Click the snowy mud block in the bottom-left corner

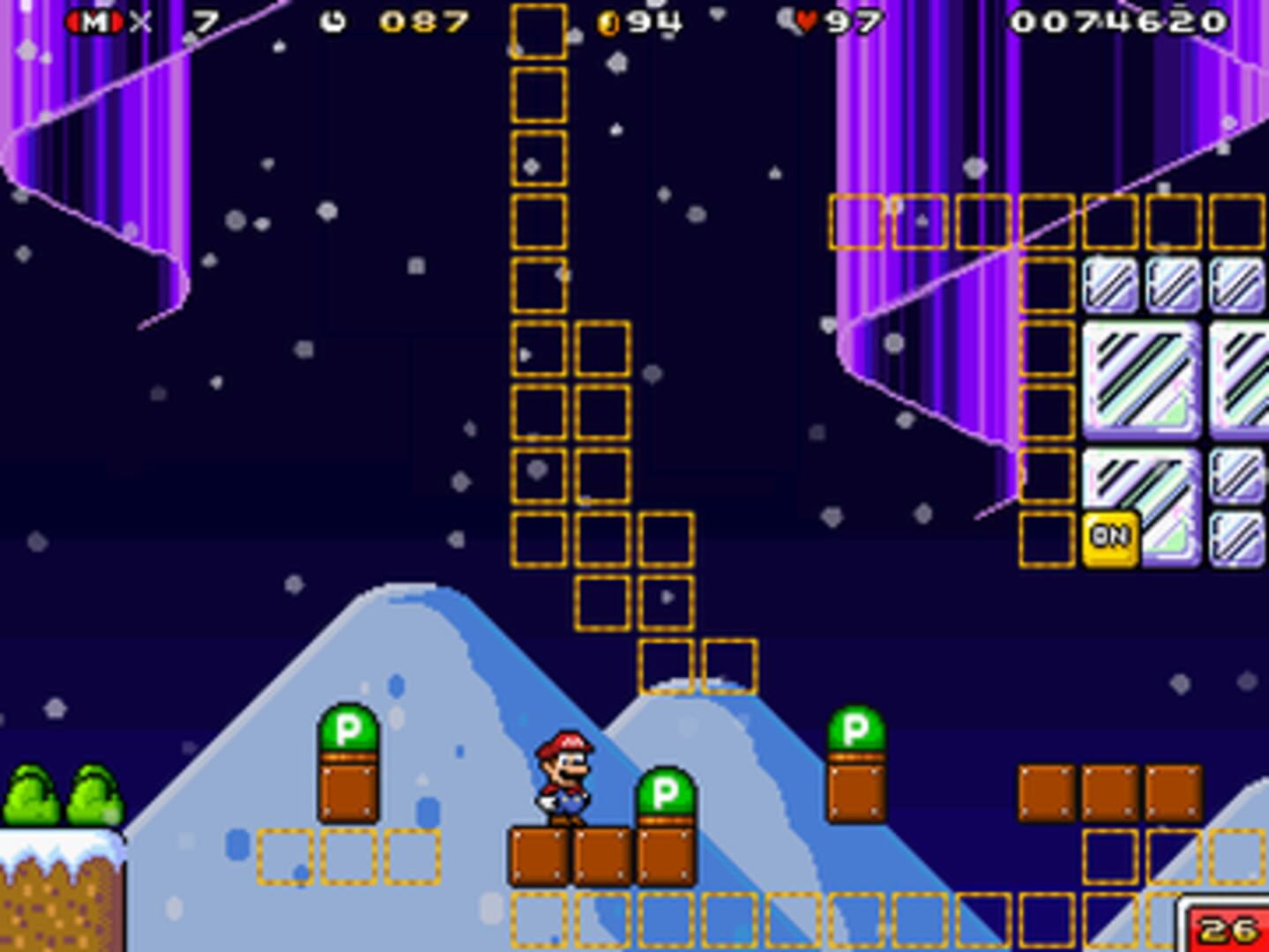pyautogui.click(x=53, y=899)
